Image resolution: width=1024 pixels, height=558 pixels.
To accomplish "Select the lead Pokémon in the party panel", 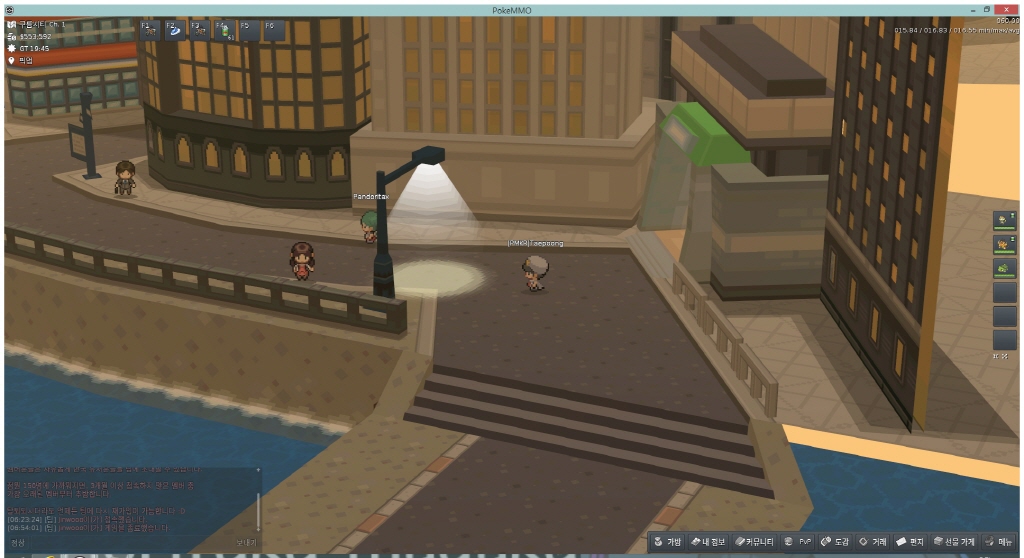I will pos(1004,220).
